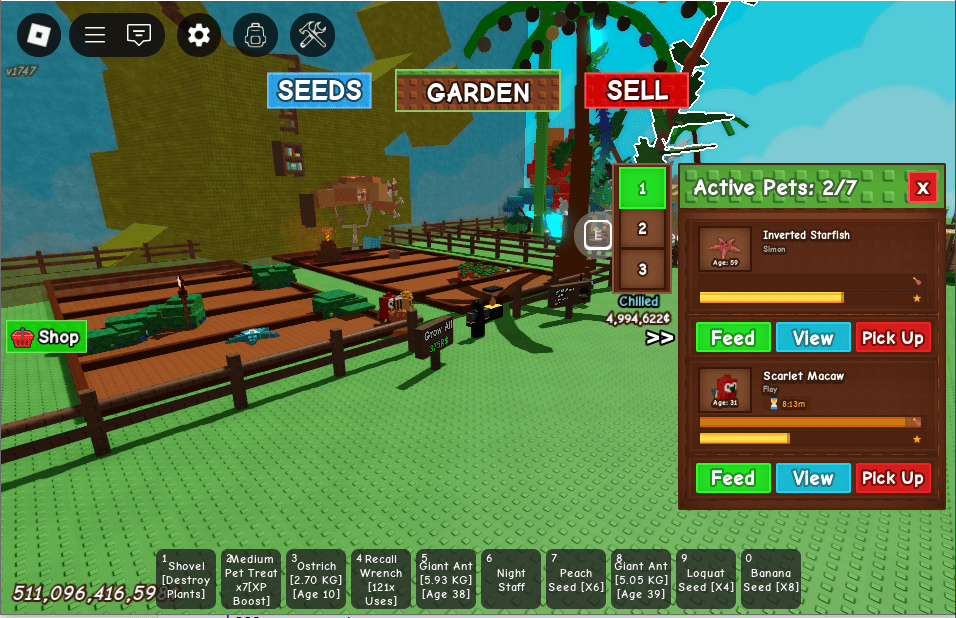
Task: Feed the Scarlet Macaw pet
Action: pos(733,478)
